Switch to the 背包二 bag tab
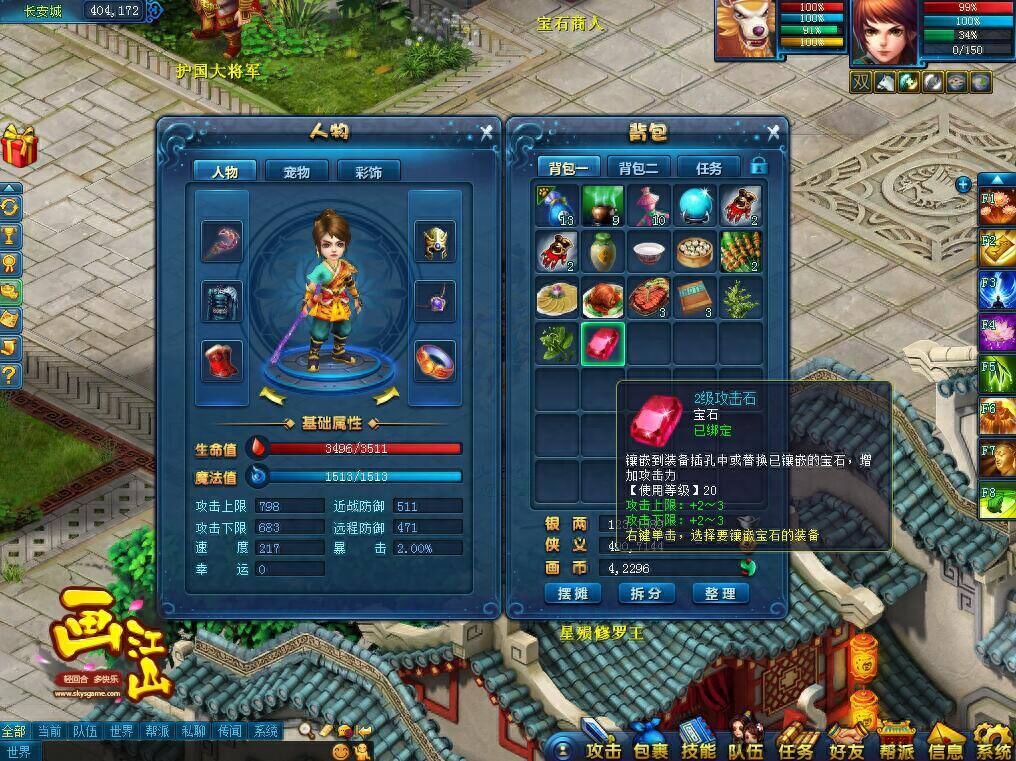 pyautogui.click(x=638, y=168)
